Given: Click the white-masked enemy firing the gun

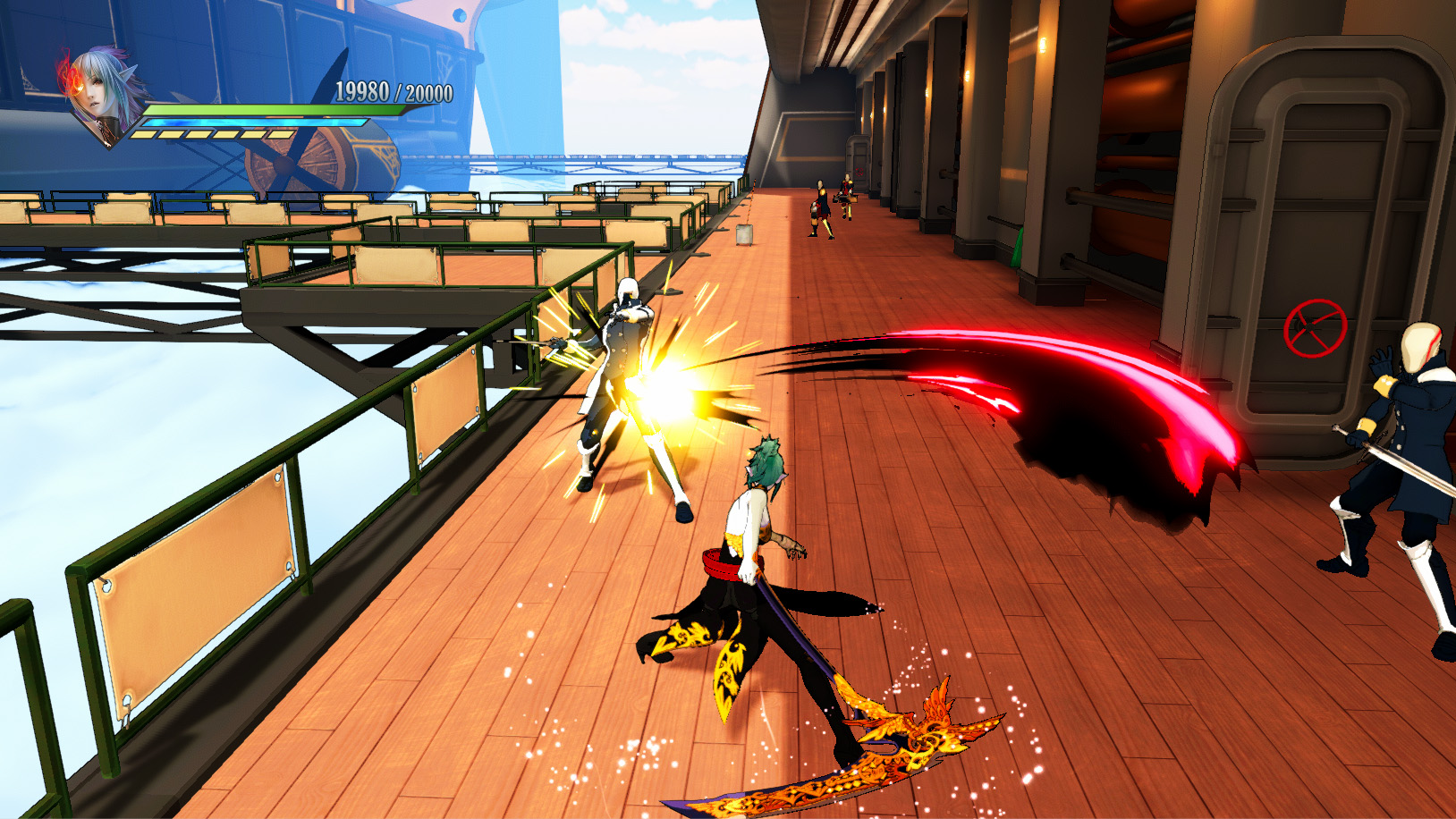Looking at the screenshot, I should 627,358.
